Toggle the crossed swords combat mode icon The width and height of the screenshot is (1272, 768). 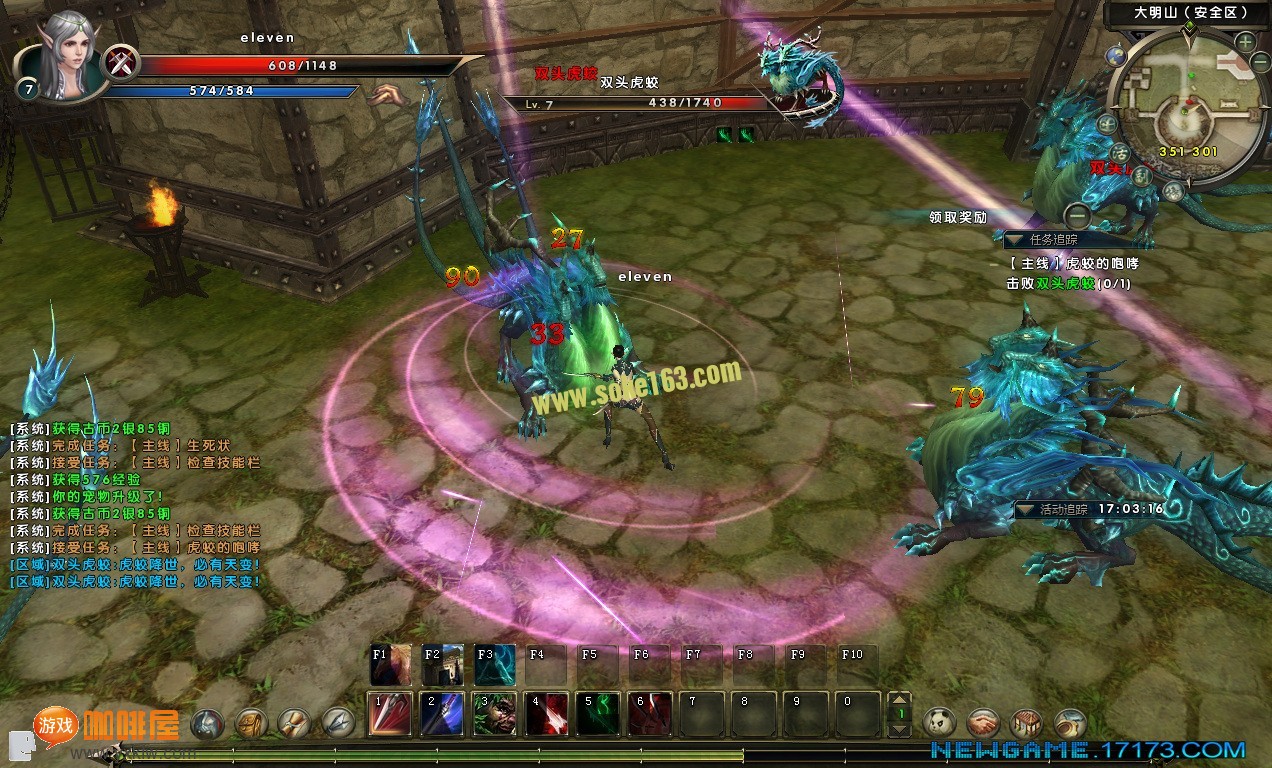tap(122, 63)
